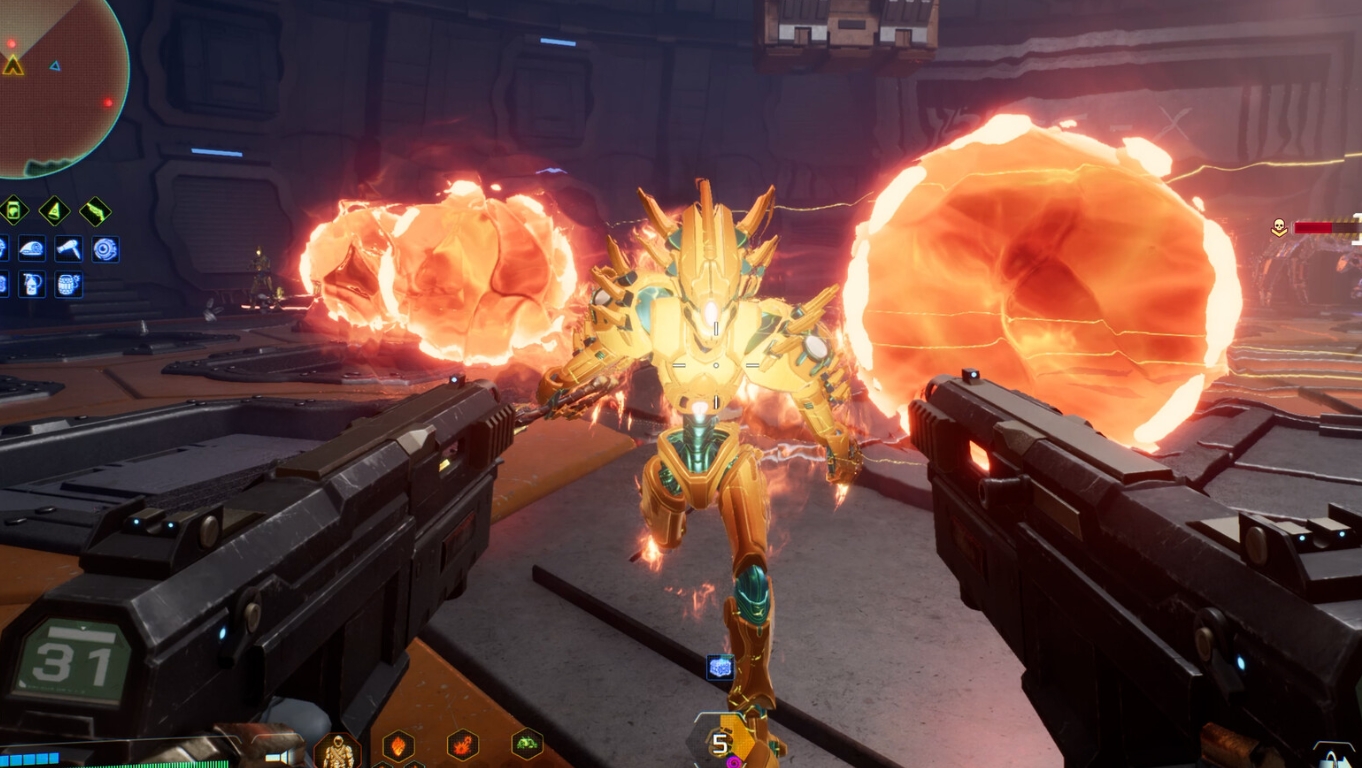Click the blue snail shell scroll icon
The height and width of the screenshot is (768, 1362).
32,249
